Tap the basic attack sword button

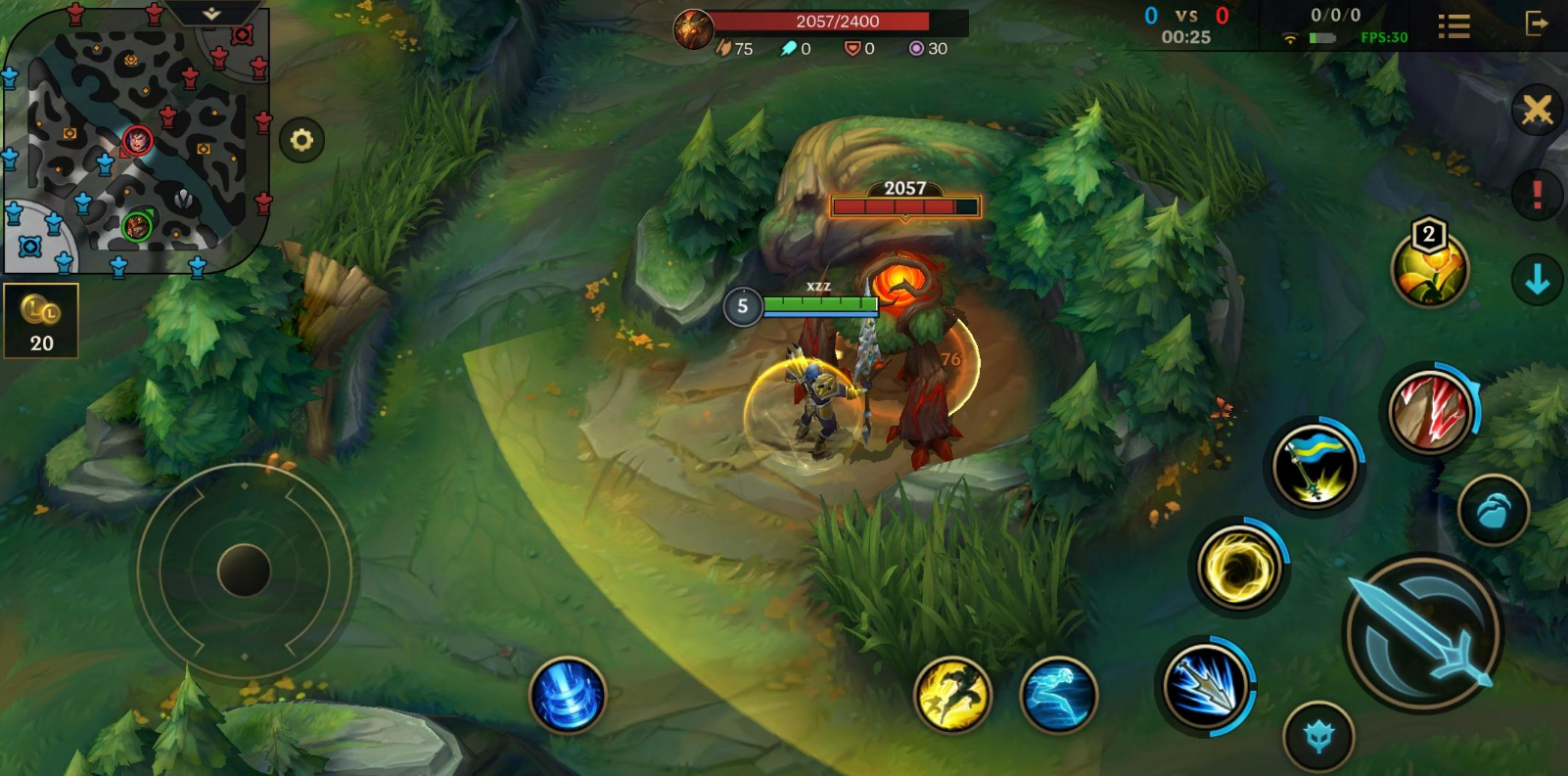(x=1421, y=633)
